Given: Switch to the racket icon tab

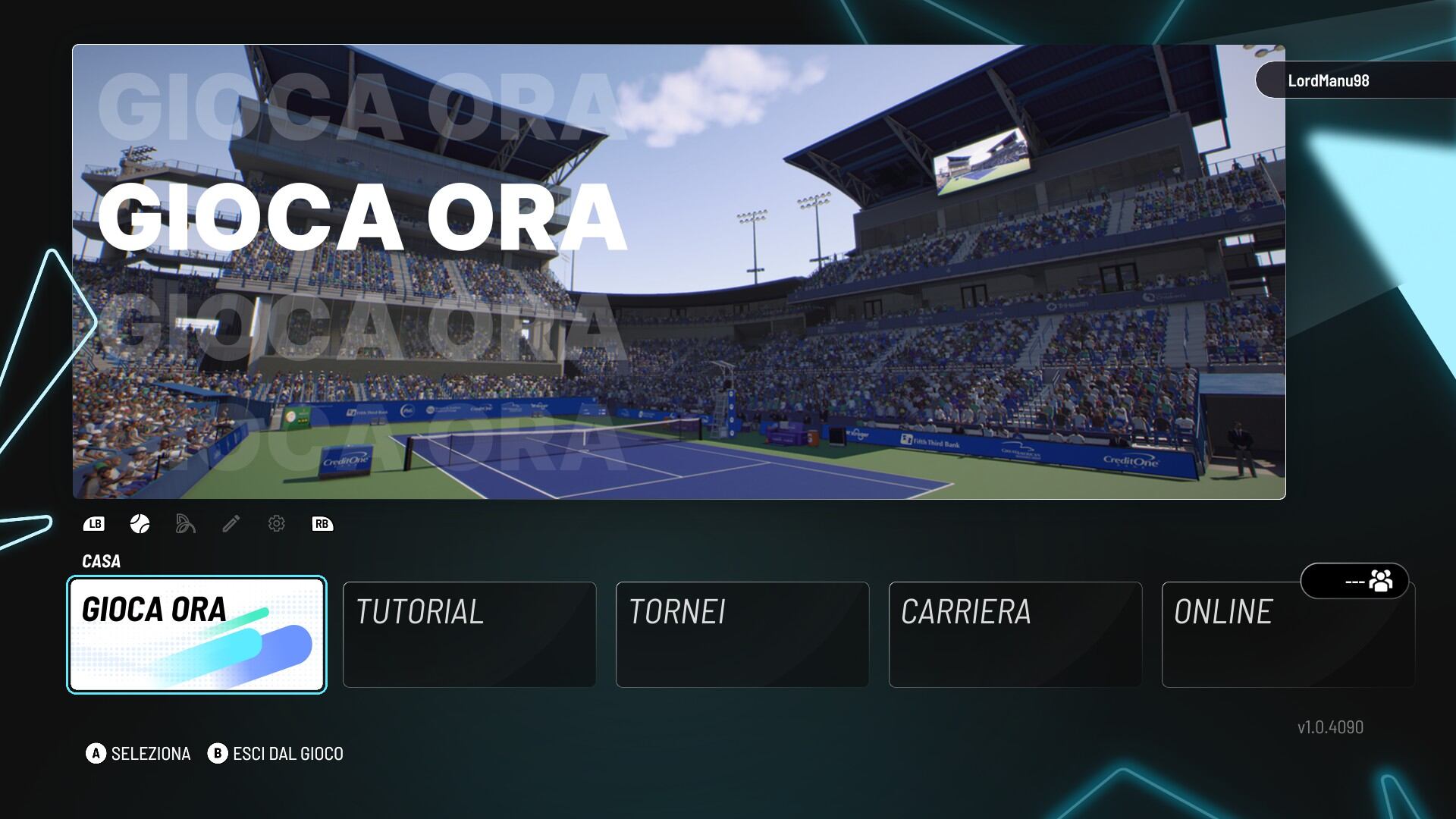Looking at the screenshot, I should 186,524.
